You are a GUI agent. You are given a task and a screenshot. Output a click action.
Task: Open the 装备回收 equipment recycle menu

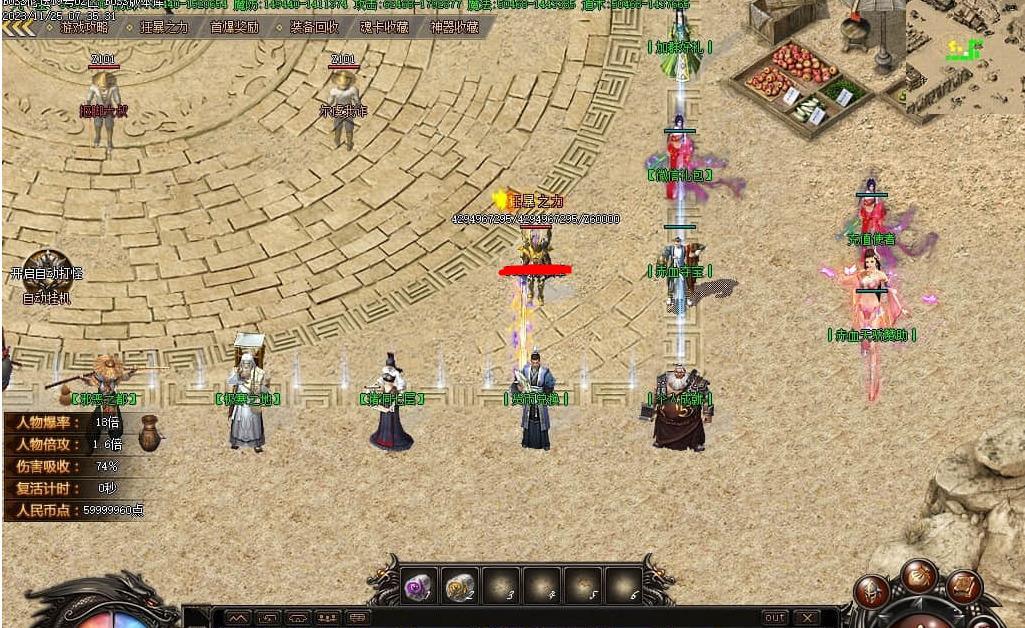314,28
